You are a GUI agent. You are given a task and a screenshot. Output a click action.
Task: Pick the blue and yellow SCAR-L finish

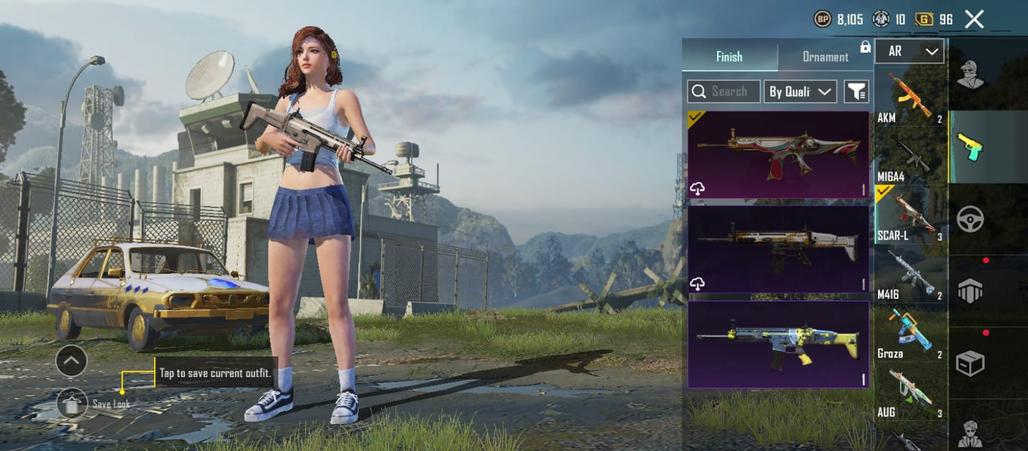(778, 344)
